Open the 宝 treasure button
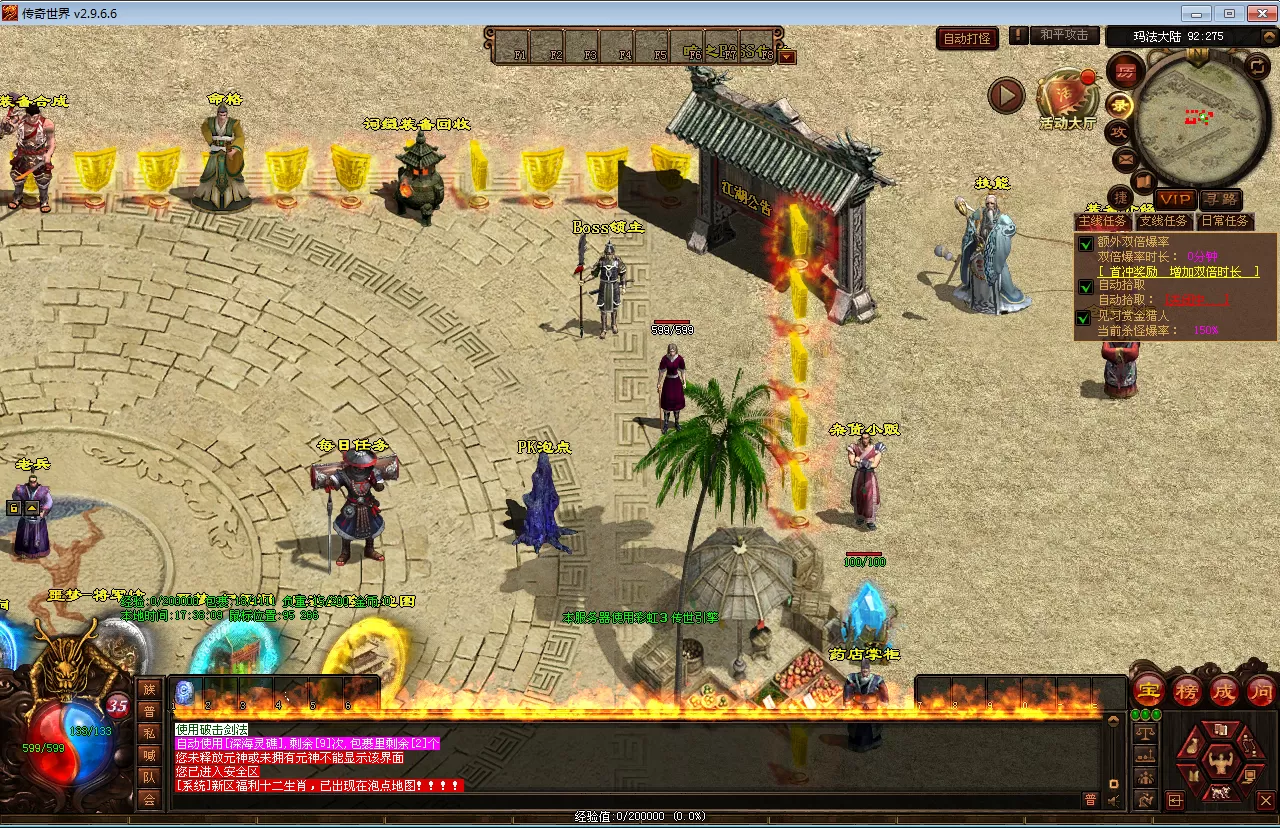 click(1149, 690)
